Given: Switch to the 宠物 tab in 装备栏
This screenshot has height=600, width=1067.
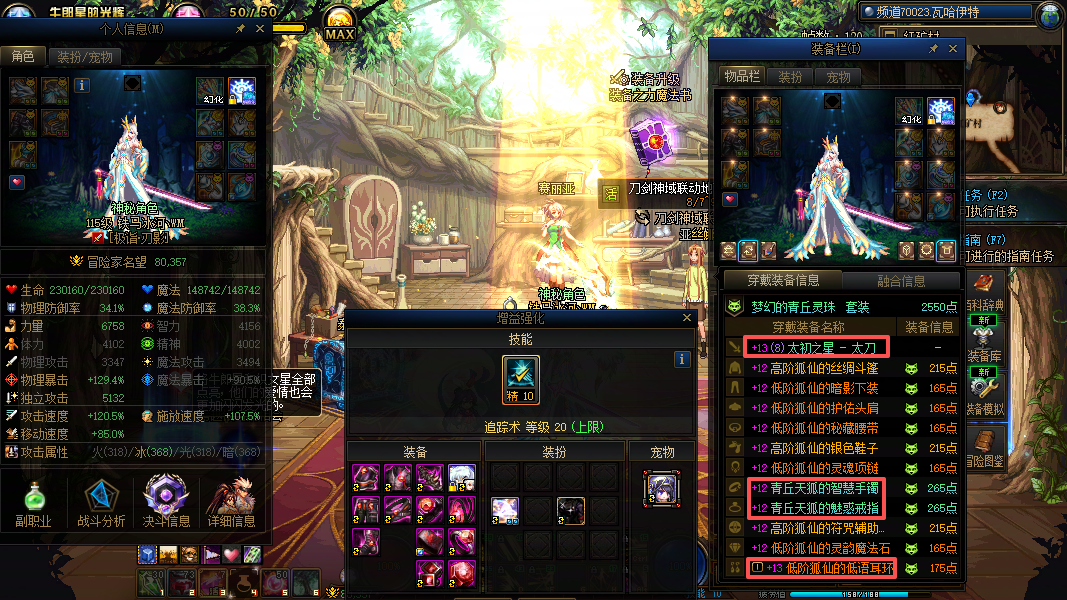Looking at the screenshot, I should pyautogui.click(x=838, y=77).
